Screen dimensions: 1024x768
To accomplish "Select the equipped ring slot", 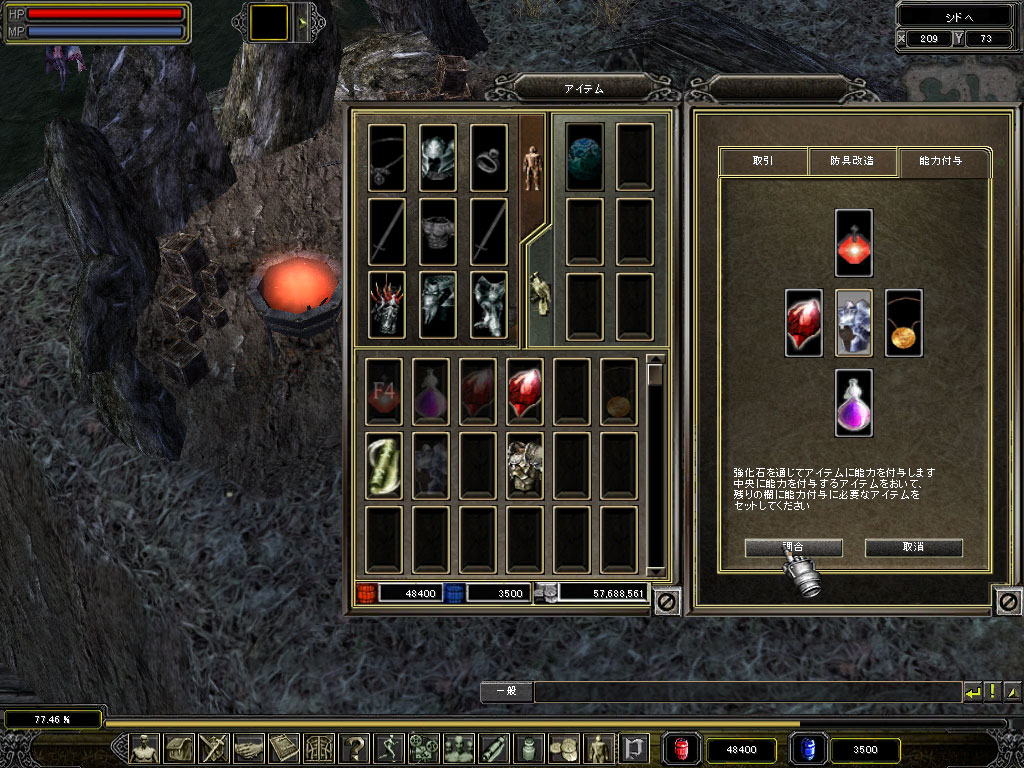I will [489, 157].
